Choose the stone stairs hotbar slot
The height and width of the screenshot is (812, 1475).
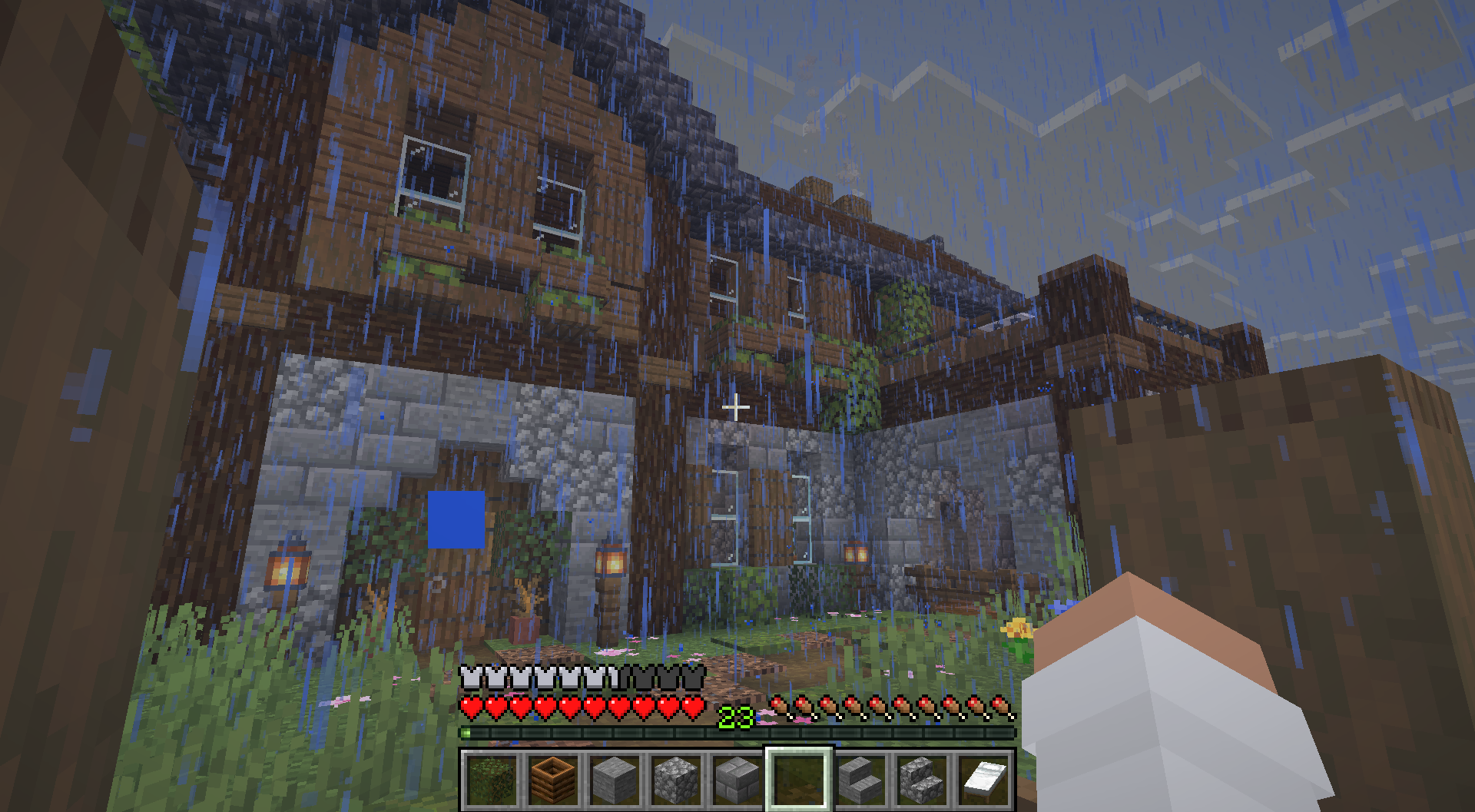(x=860, y=778)
